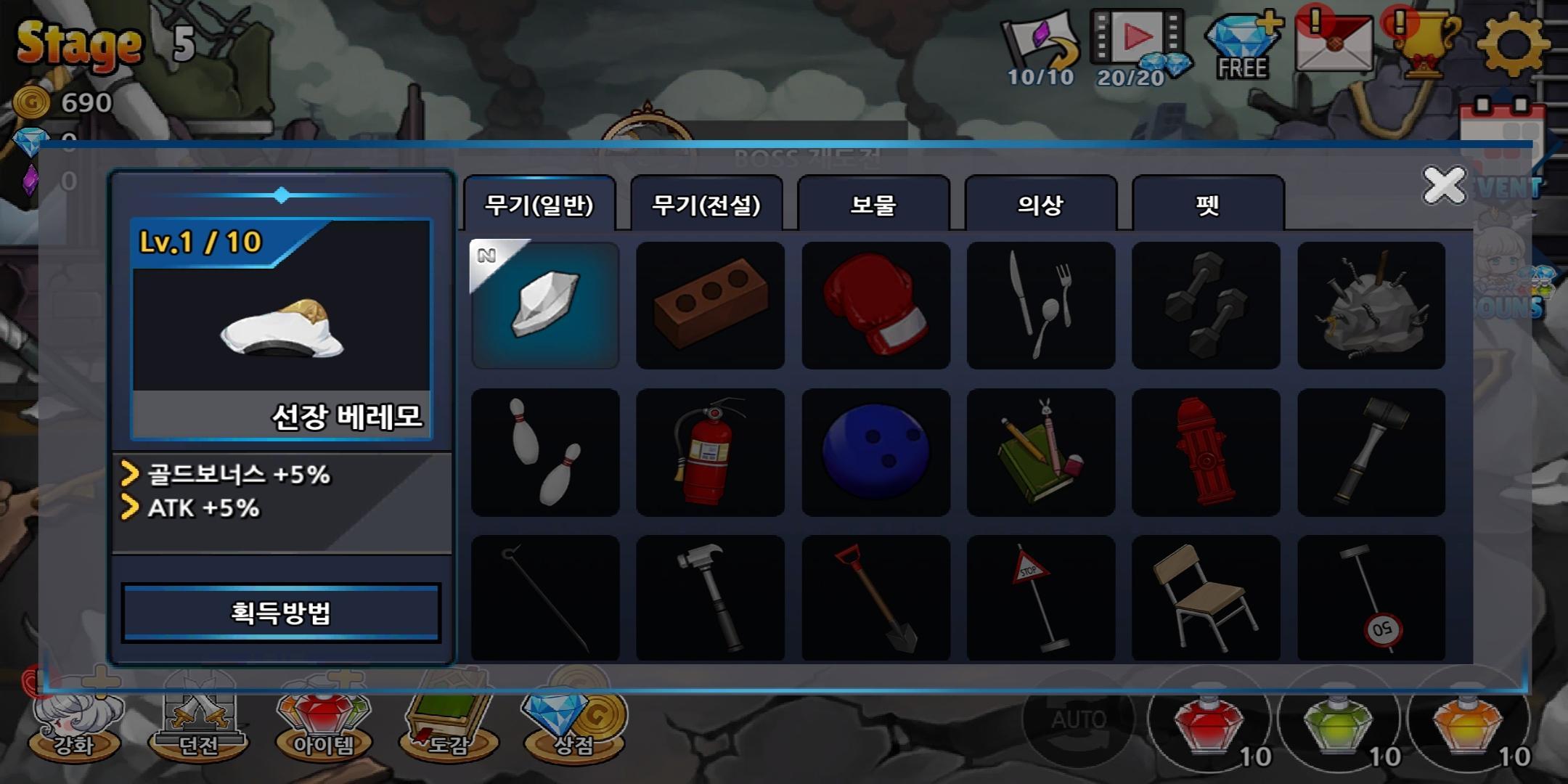The width and height of the screenshot is (1568, 784).
Task: Click the 획득방법 button
Action: (x=281, y=613)
